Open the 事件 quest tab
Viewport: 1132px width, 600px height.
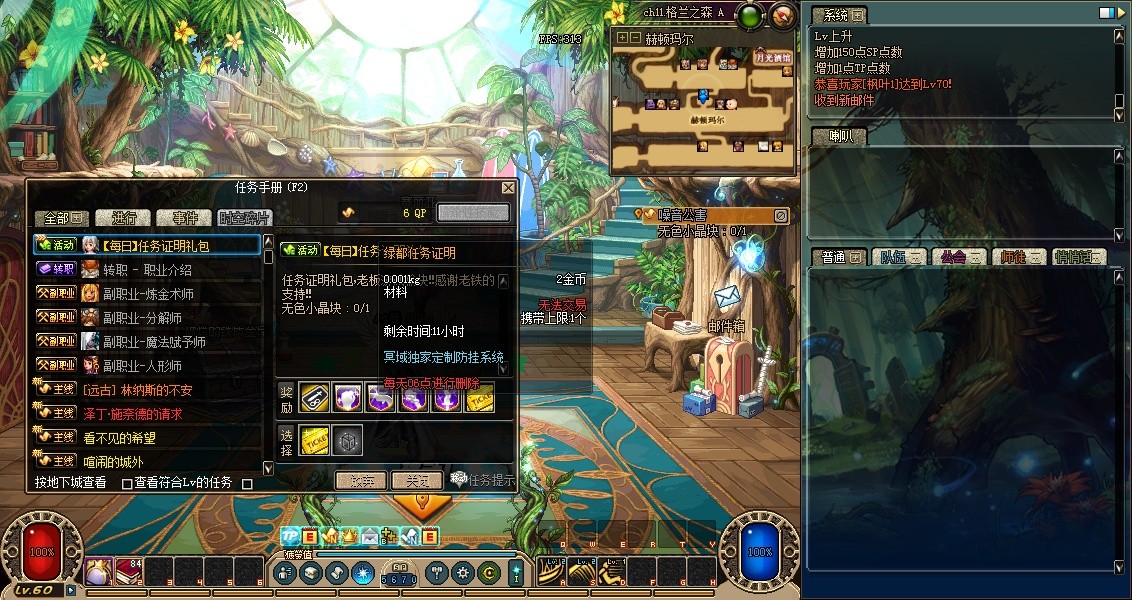click(184, 218)
